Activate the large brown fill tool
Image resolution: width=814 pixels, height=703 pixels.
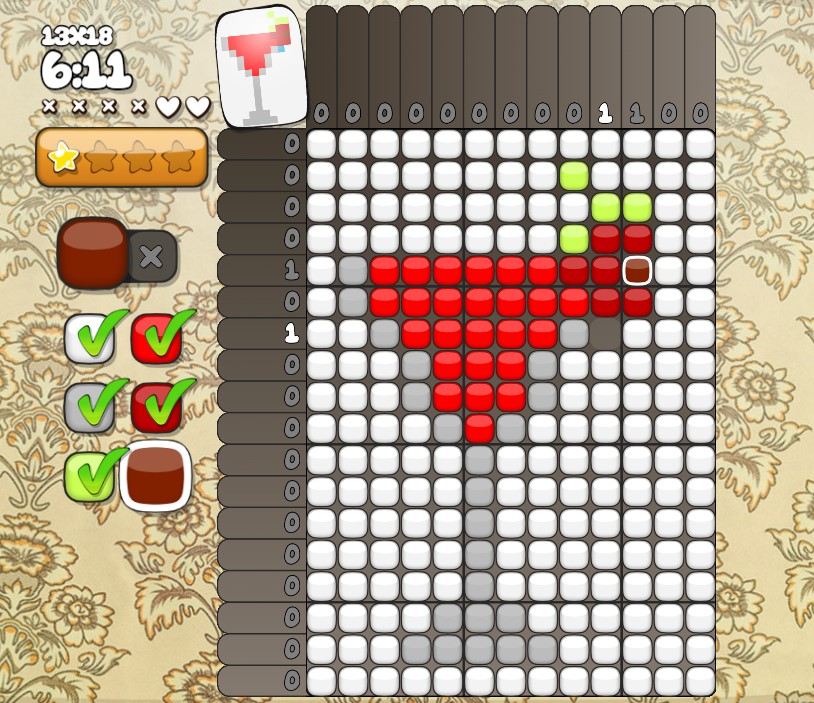[92, 253]
